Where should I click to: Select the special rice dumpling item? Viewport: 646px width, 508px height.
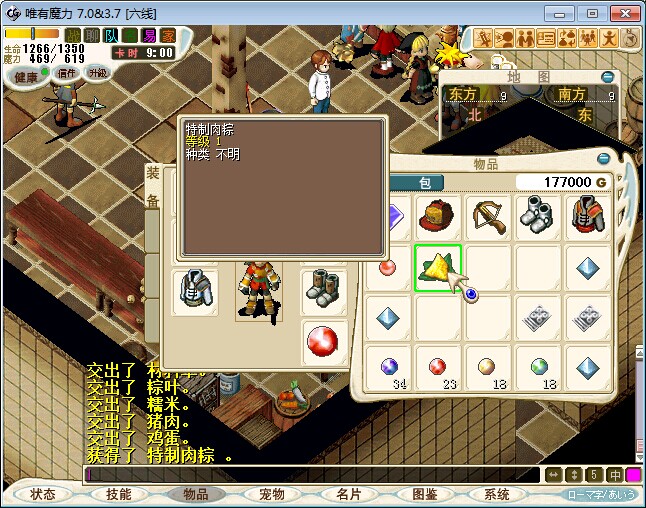click(437, 267)
